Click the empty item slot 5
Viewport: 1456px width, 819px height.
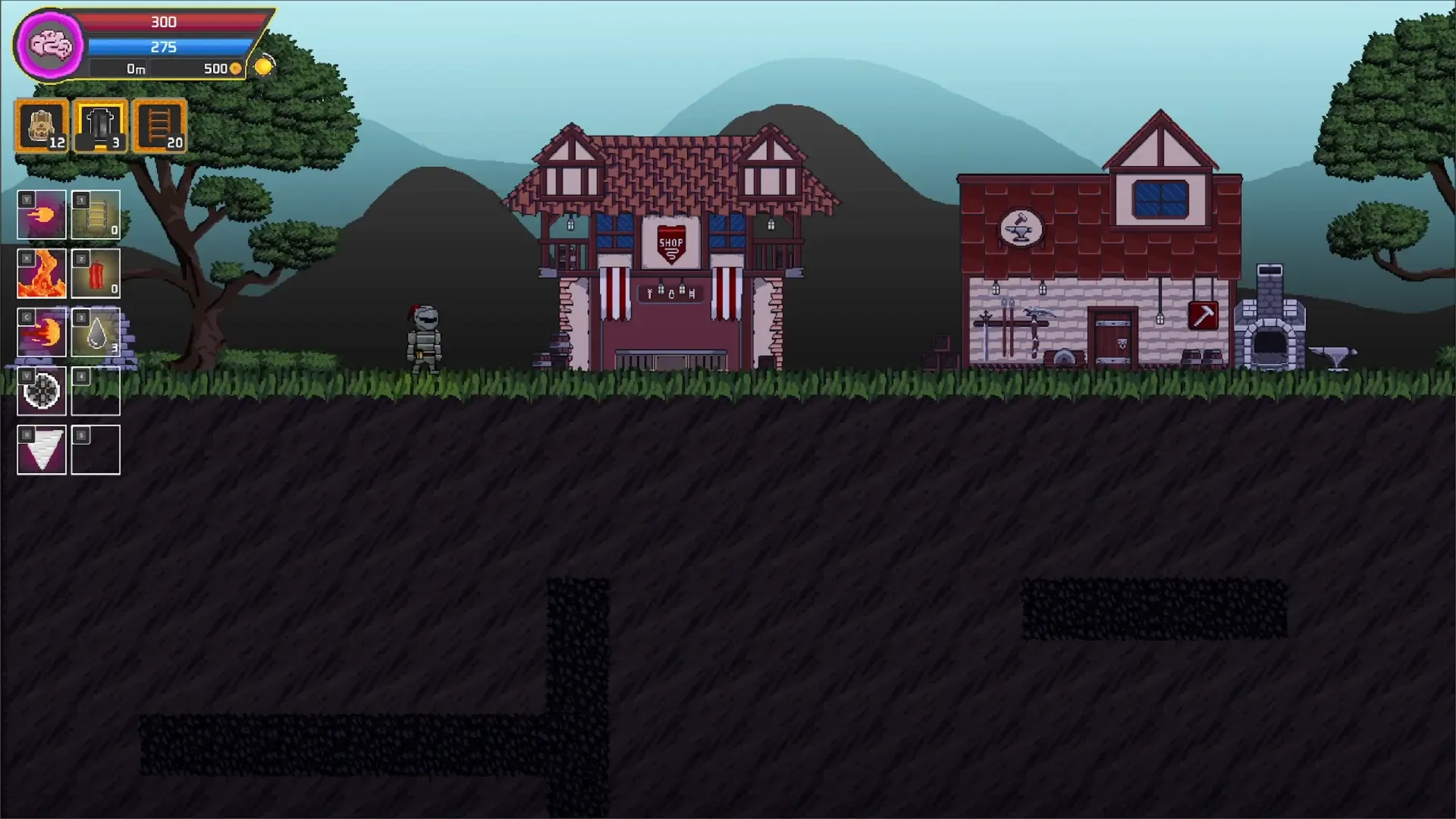[x=96, y=449]
